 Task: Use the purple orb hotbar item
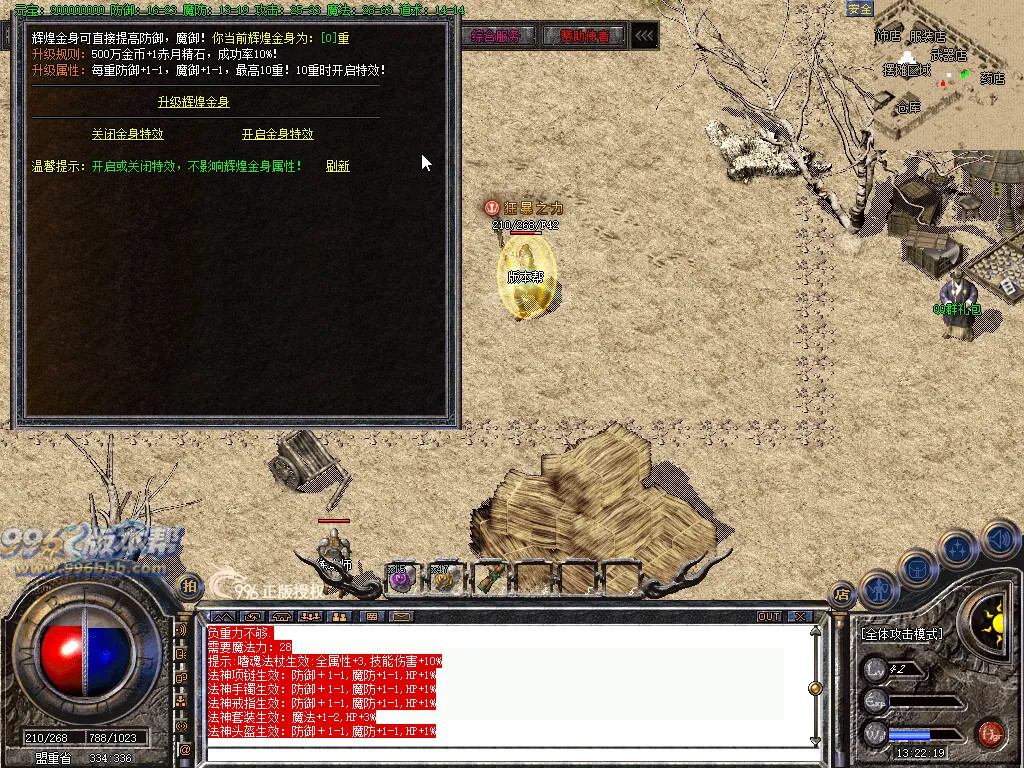pos(401,577)
